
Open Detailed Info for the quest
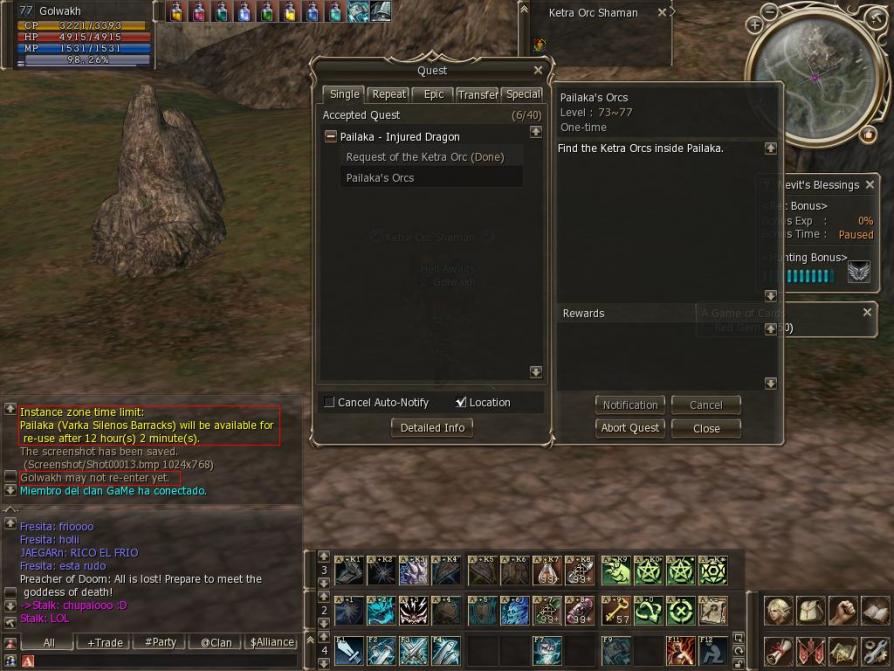coord(432,427)
